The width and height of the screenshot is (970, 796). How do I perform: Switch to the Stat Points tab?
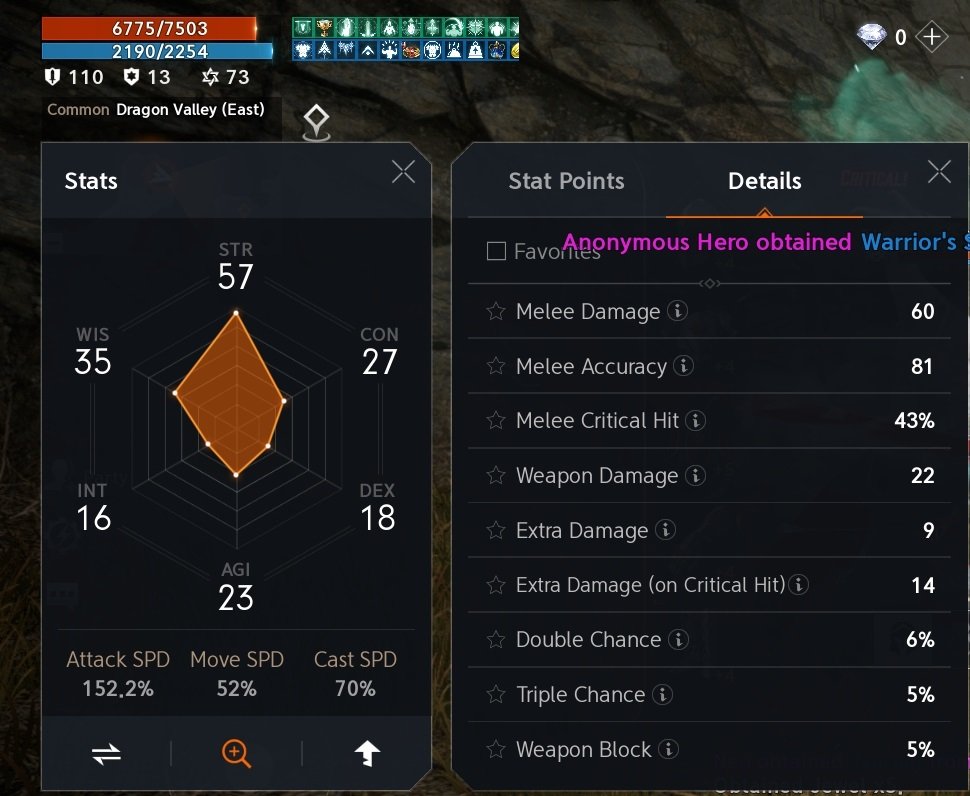tap(566, 181)
